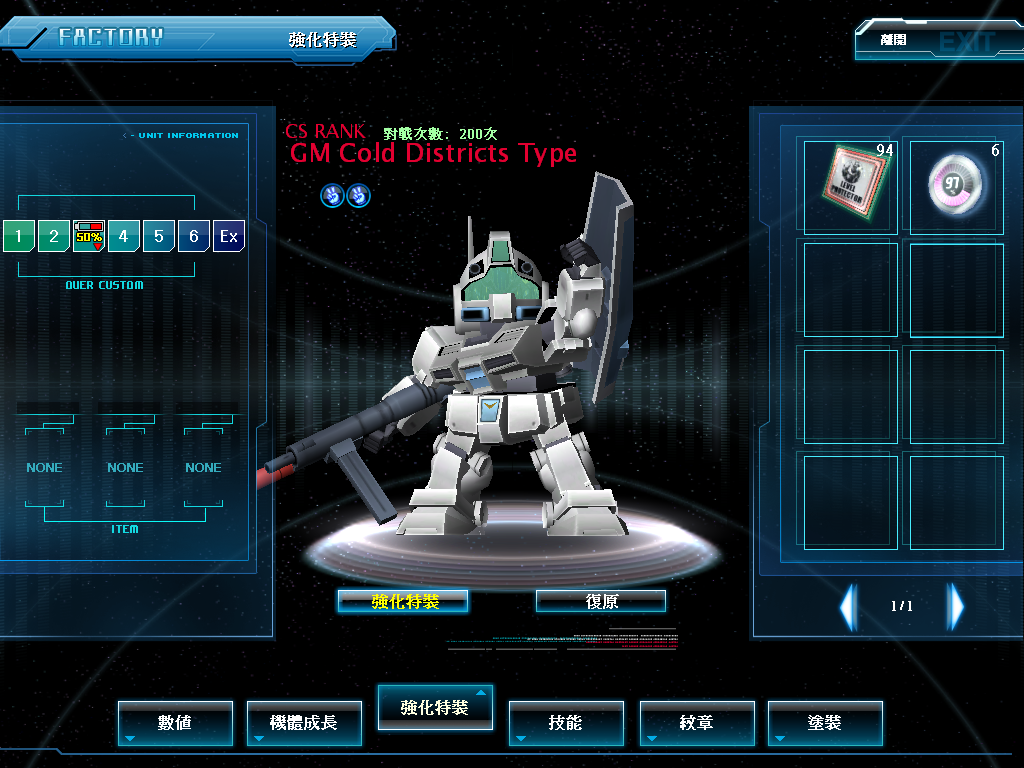Image resolution: width=1024 pixels, height=768 pixels.
Task: Confirm with the yellow 強化特裝 button
Action: coord(403,601)
